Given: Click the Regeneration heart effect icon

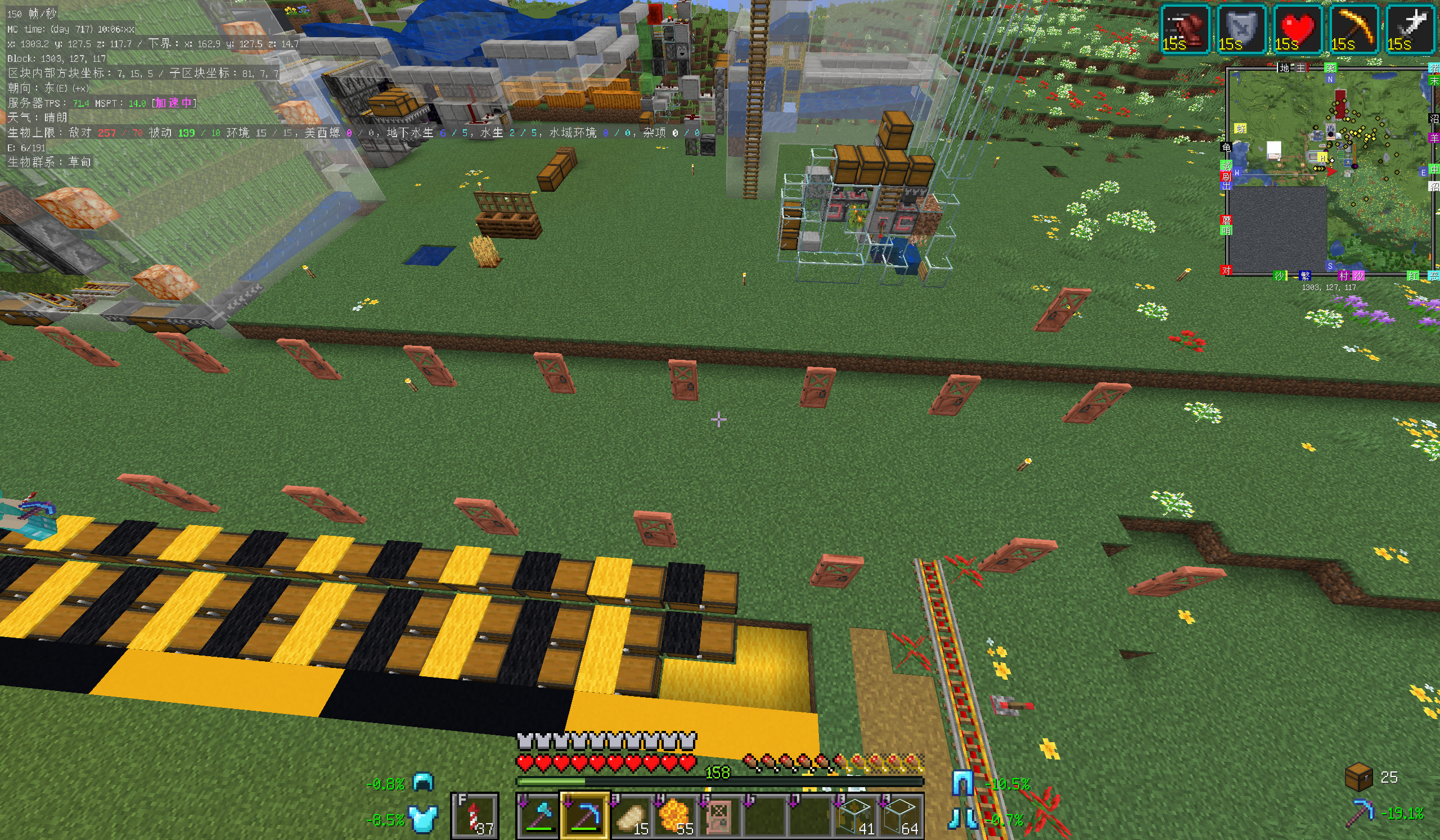Looking at the screenshot, I should point(1298,29).
